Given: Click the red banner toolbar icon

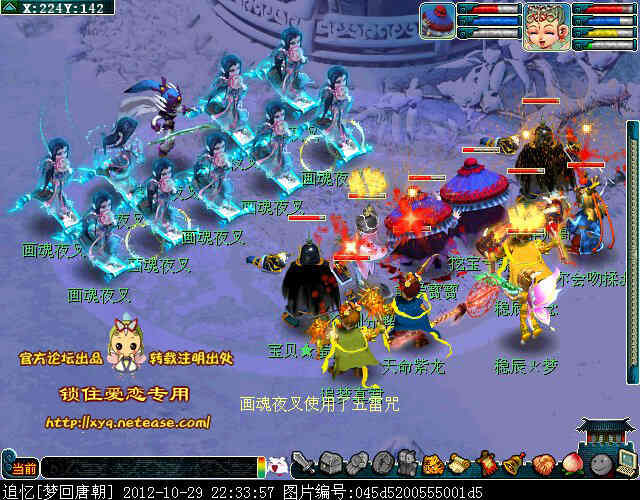Looking at the screenshot, I should (488, 465).
